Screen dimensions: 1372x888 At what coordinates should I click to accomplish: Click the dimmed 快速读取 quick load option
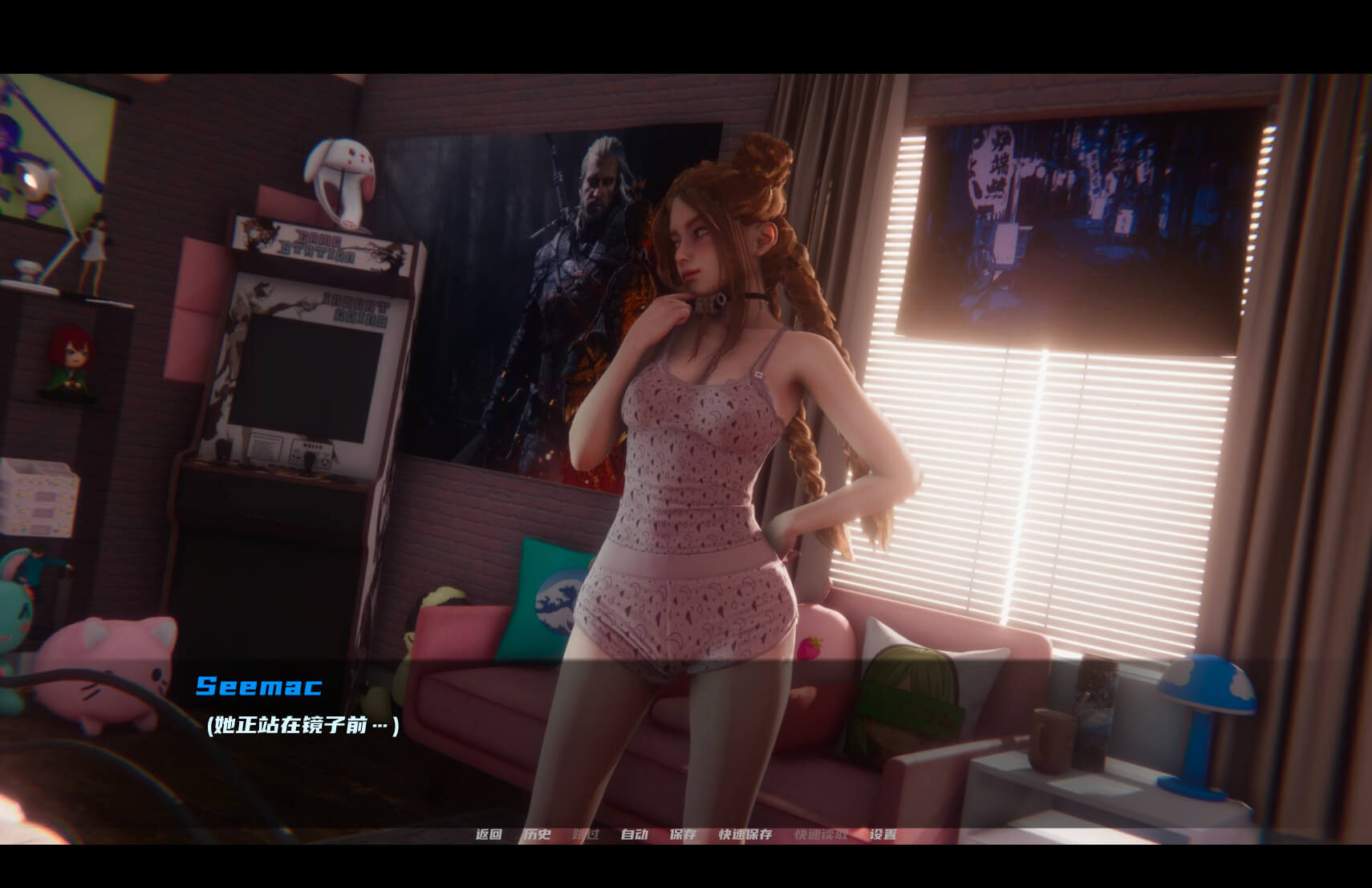pyautogui.click(x=821, y=834)
